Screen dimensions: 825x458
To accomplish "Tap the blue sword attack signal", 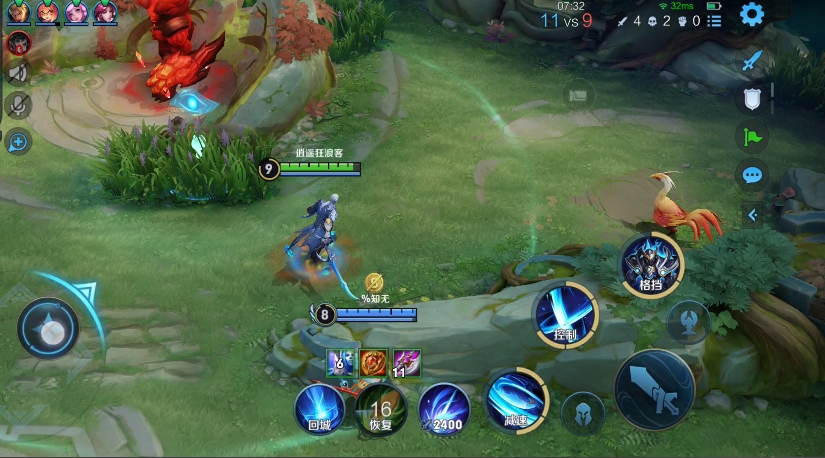I will 752,60.
